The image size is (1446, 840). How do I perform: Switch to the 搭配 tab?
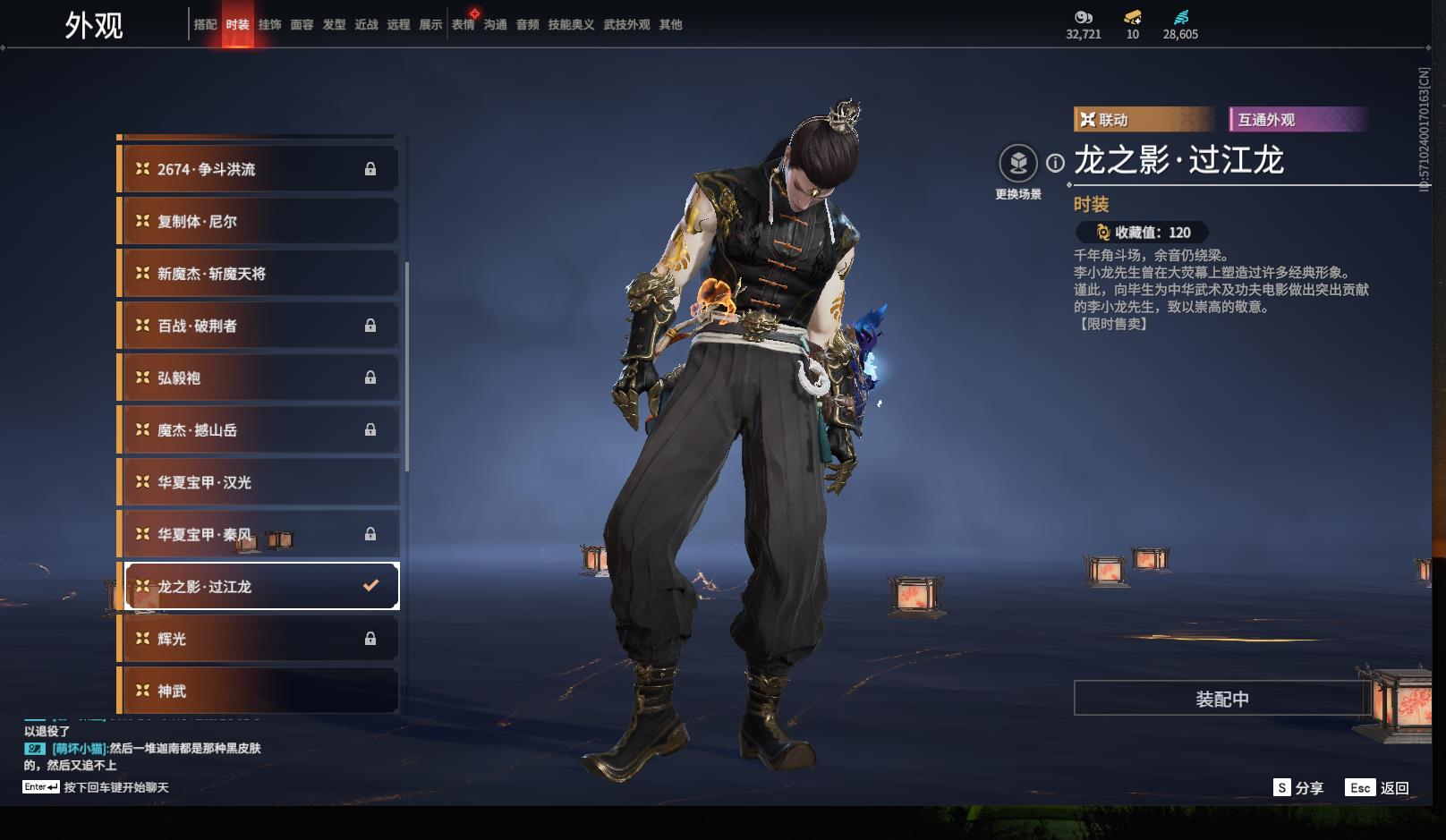pyautogui.click(x=205, y=25)
